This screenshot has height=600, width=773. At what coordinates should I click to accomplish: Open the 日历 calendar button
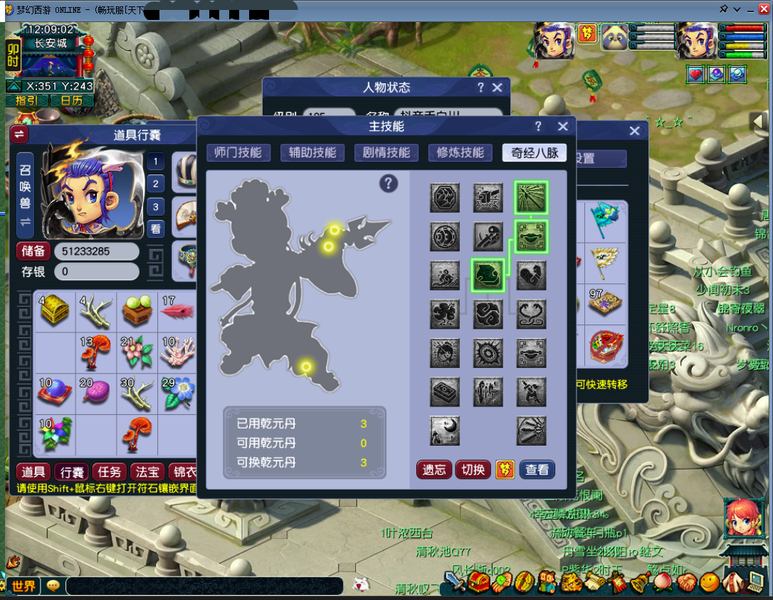[x=71, y=100]
